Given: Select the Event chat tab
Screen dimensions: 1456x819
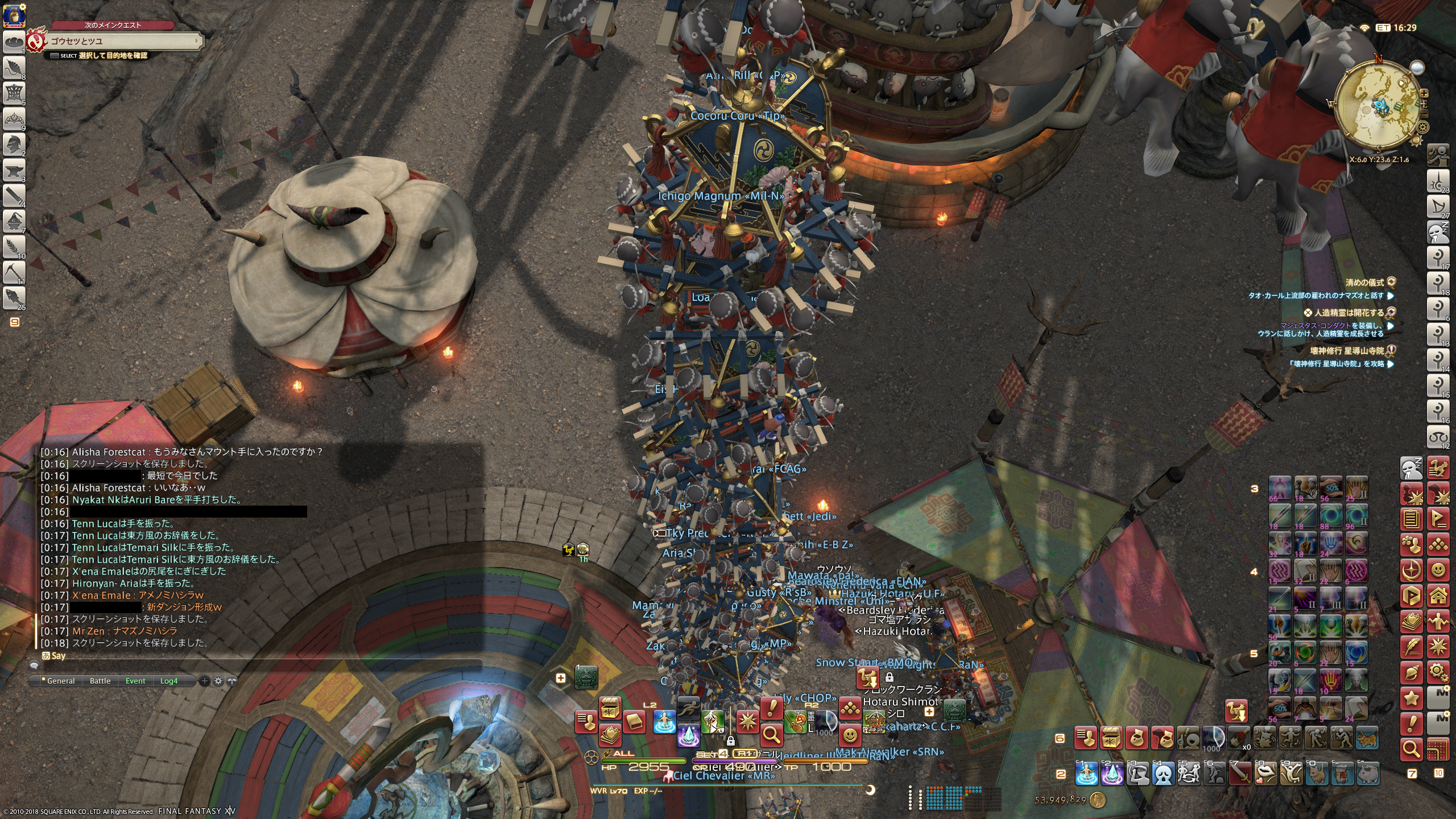Looking at the screenshot, I should pos(135,681).
